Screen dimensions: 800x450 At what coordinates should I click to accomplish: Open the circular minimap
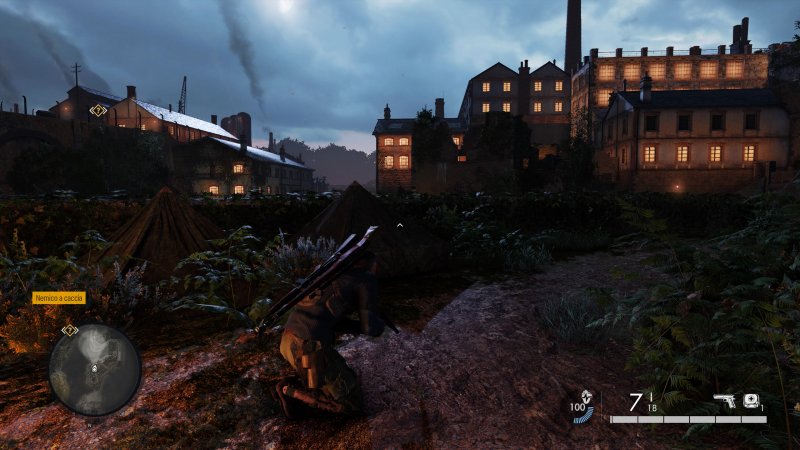point(95,369)
